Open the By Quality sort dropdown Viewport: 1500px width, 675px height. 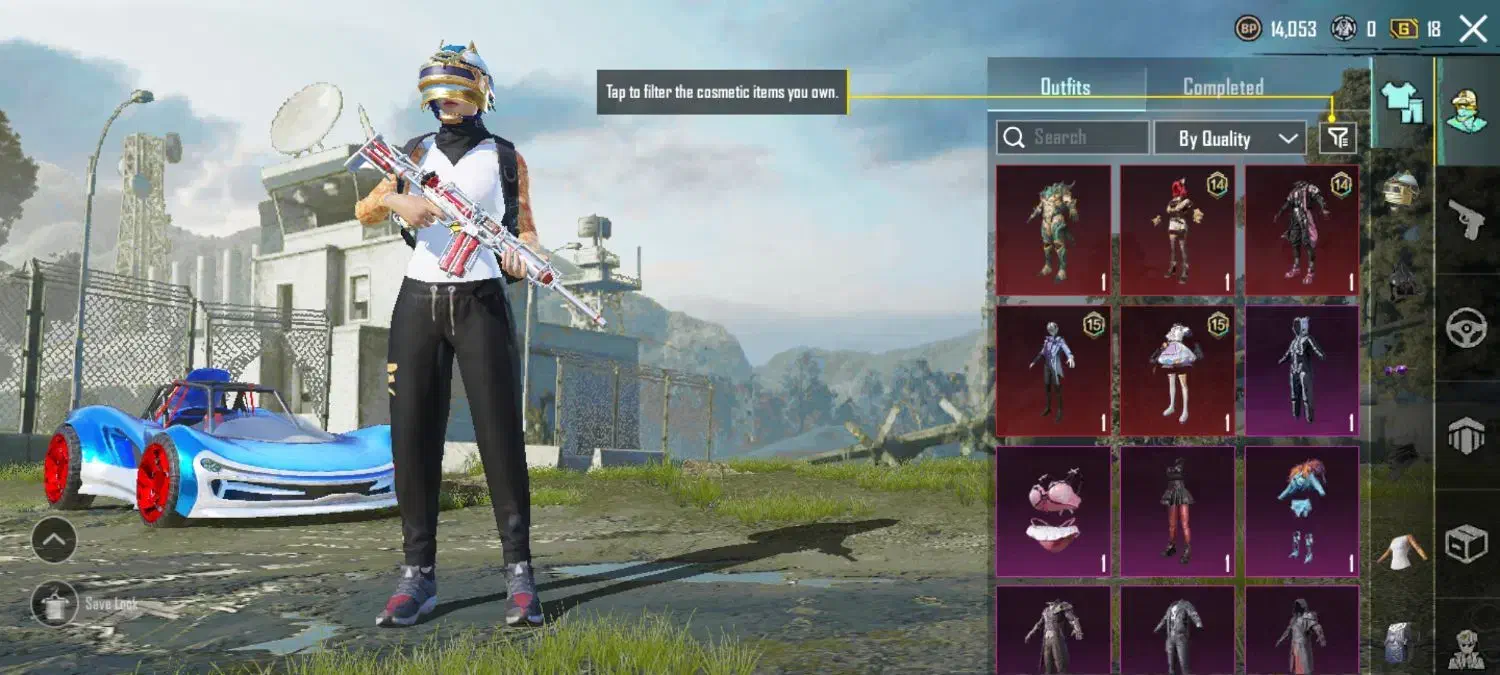[x=1229, y=138]
